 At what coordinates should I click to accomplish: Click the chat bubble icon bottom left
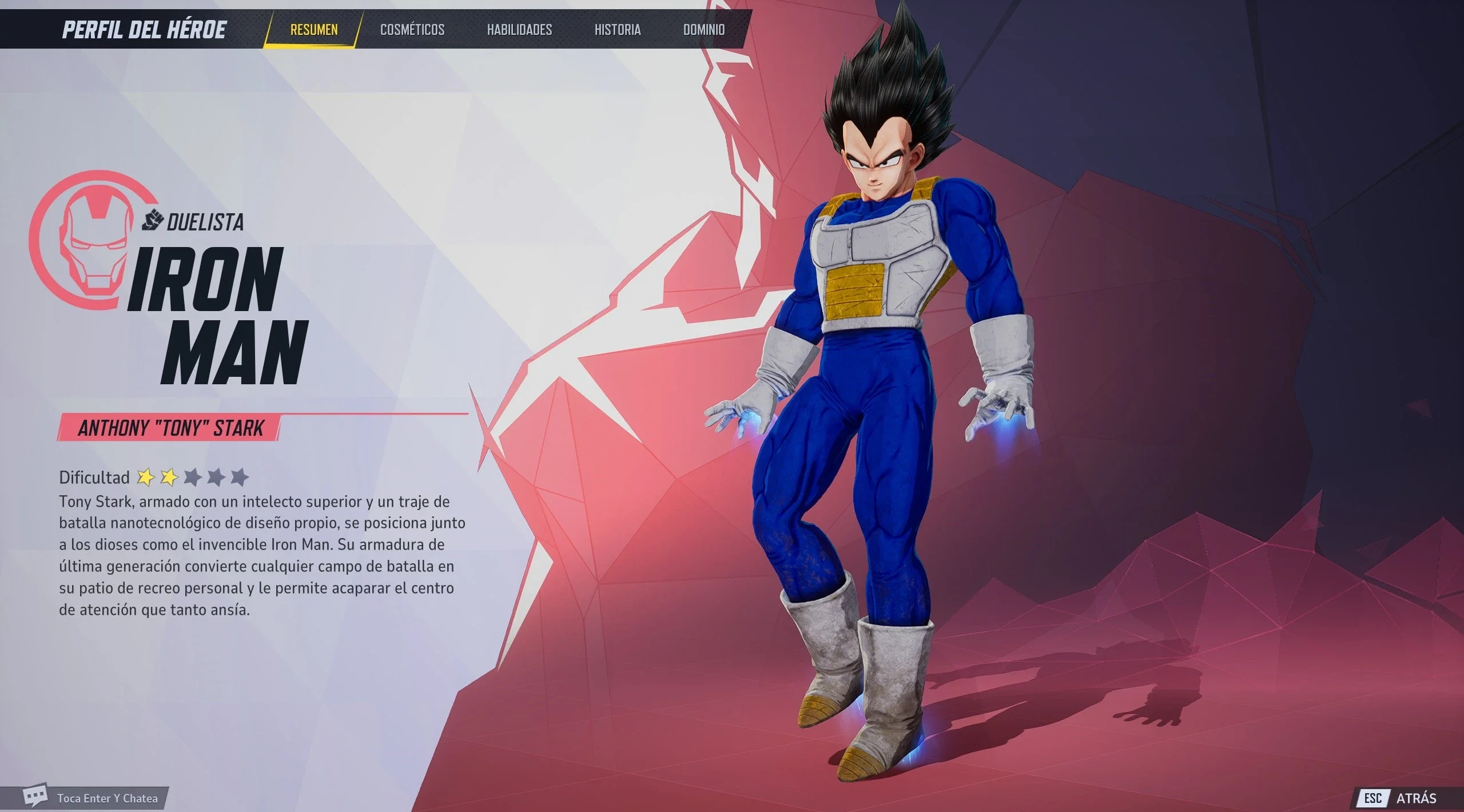click(36, 796)
